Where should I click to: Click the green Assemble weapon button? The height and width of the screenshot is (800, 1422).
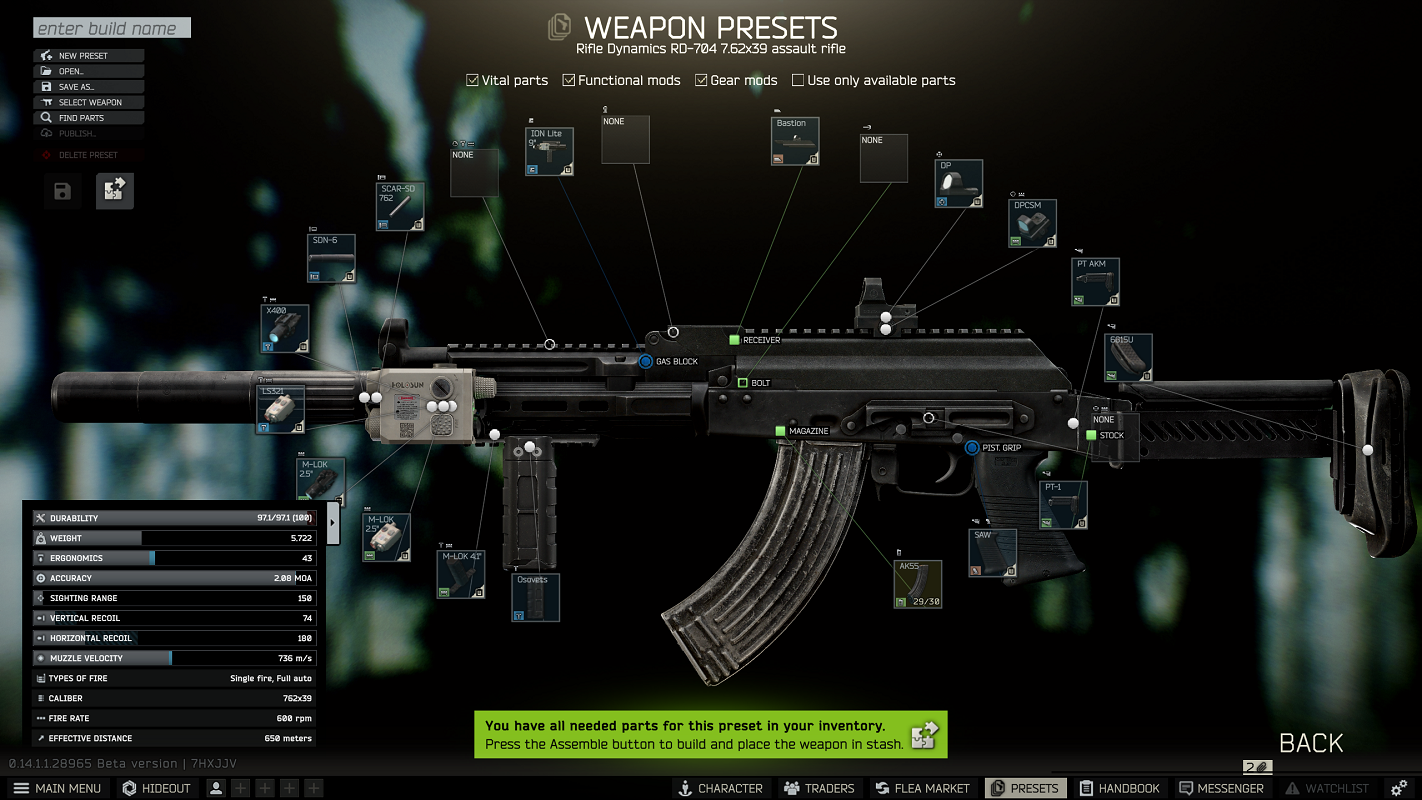coord(924,735)
